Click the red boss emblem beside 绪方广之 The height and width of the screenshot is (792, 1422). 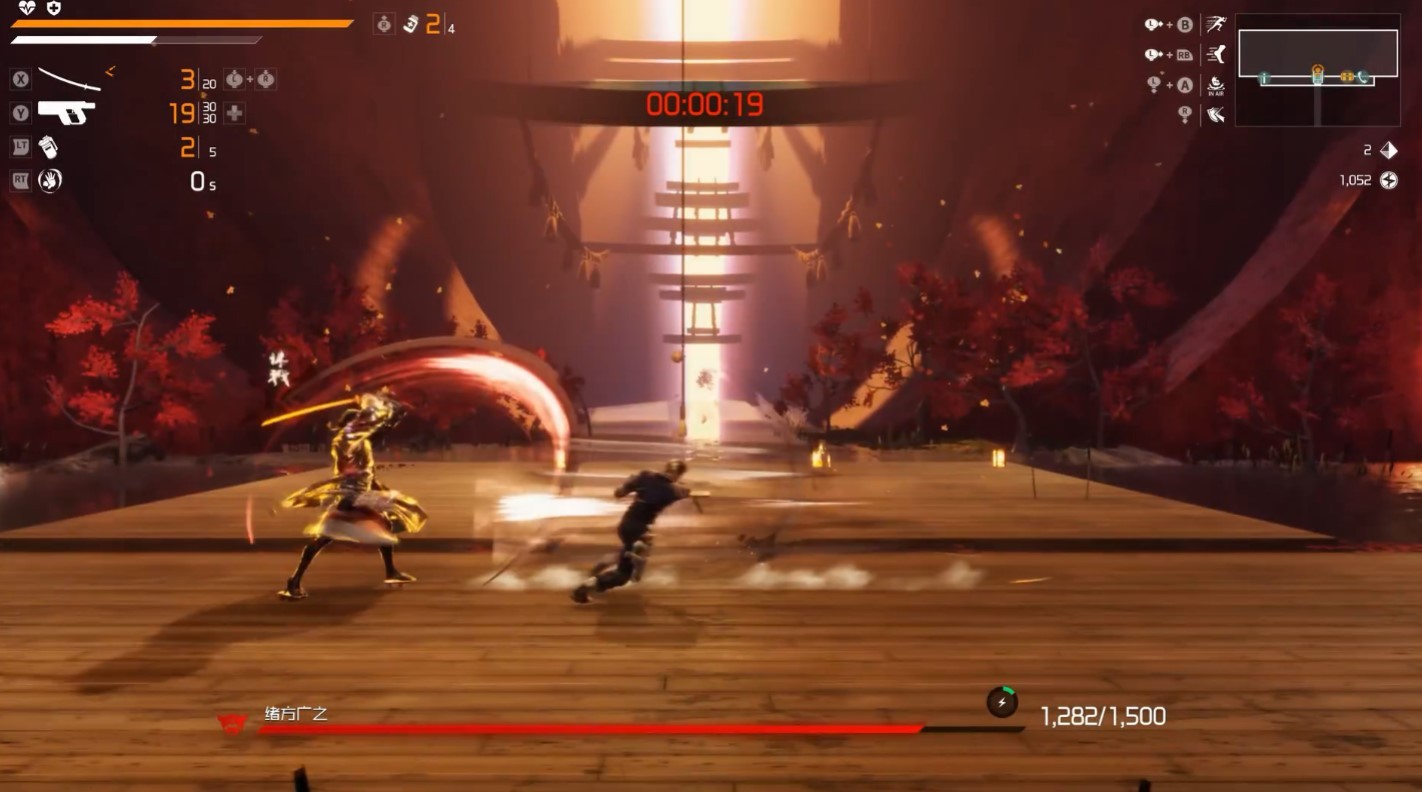tap(232, 721)
